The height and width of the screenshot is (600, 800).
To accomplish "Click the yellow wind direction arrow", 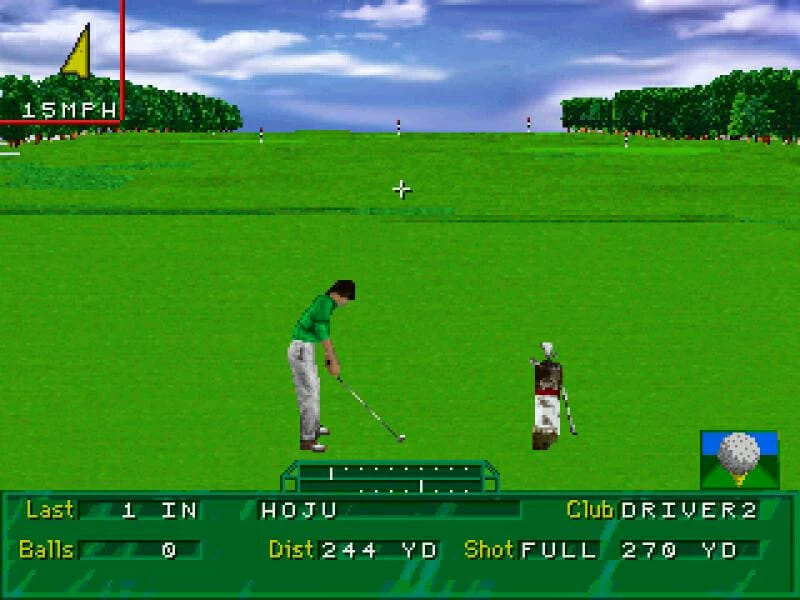I will pos(77,52).
